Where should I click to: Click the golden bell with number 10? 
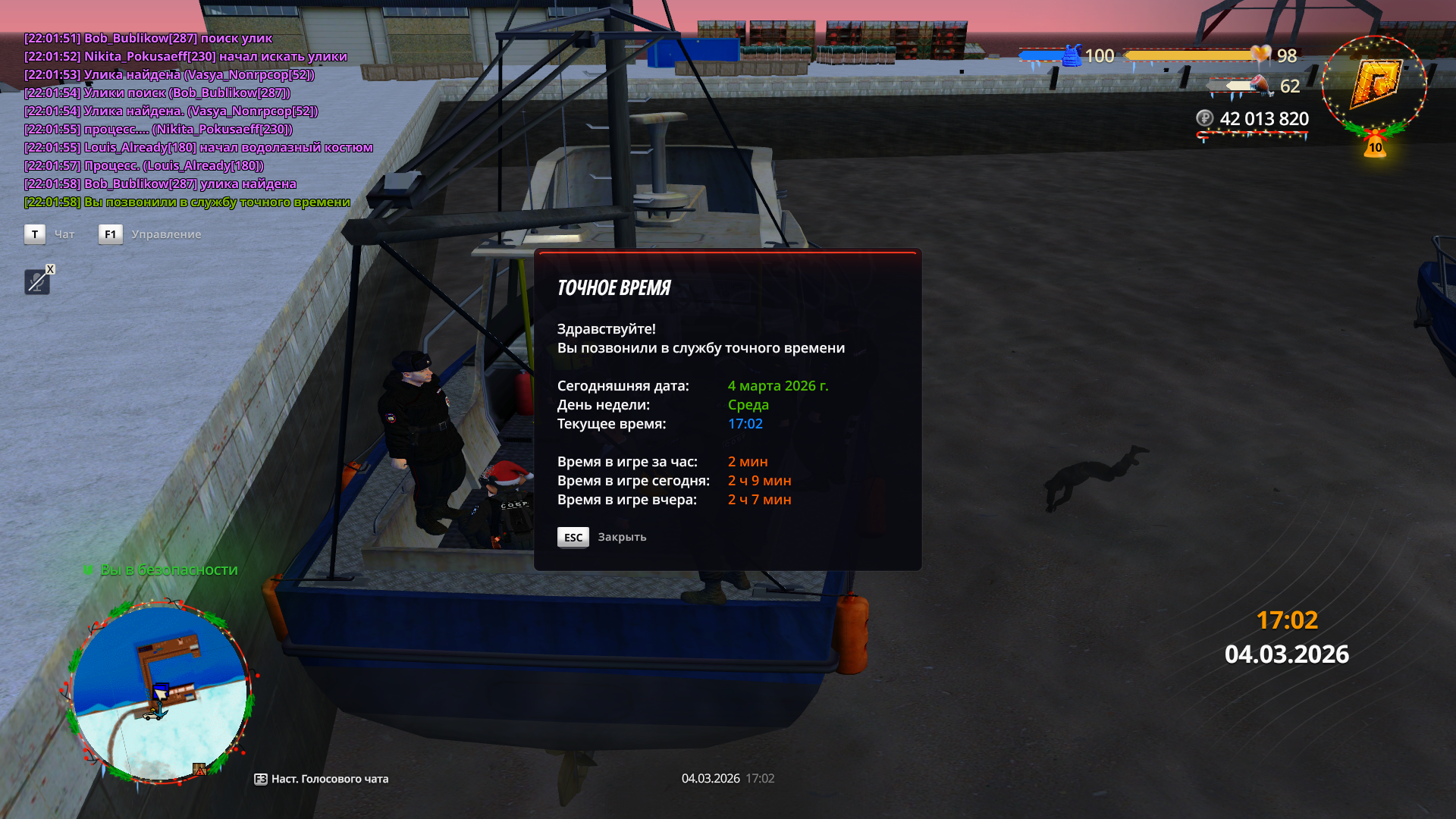click(x=1375, y=146)
